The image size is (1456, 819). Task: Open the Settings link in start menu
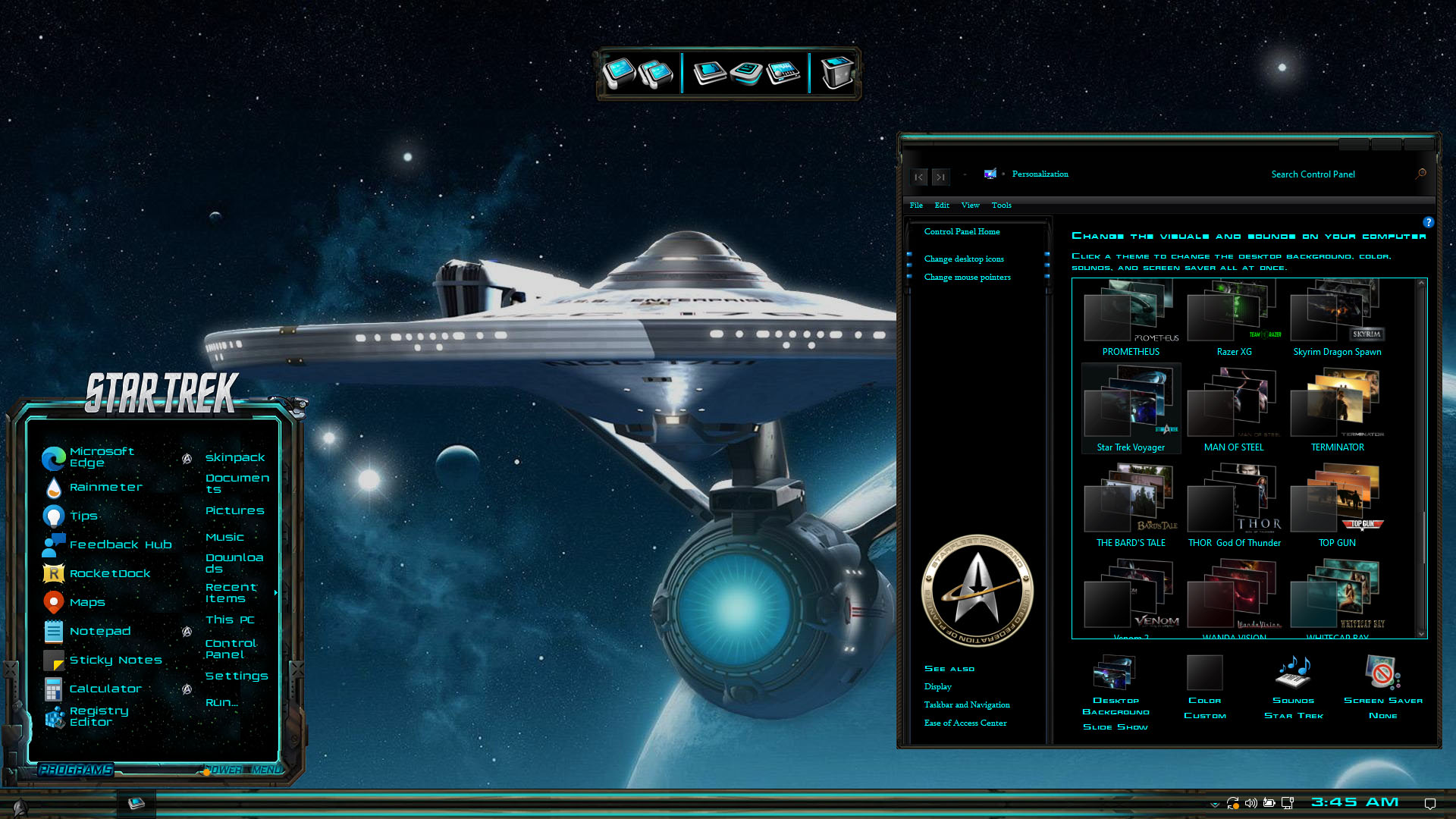click(x=237, y=676)
